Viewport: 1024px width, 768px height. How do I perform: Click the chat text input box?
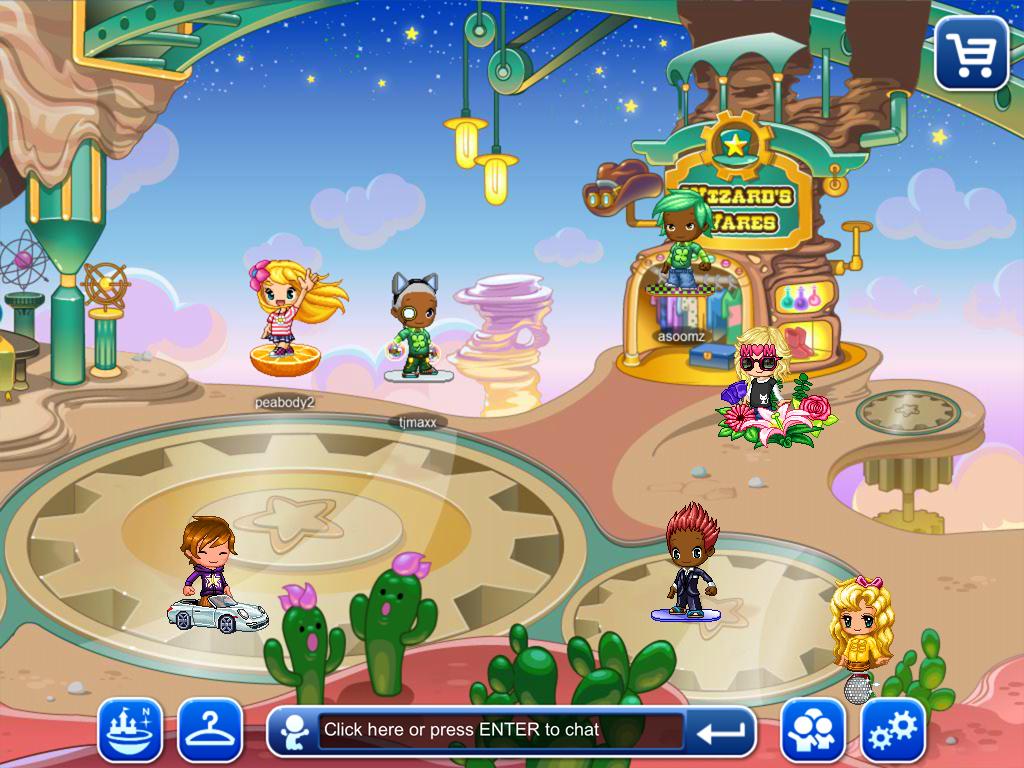point(500,730)
